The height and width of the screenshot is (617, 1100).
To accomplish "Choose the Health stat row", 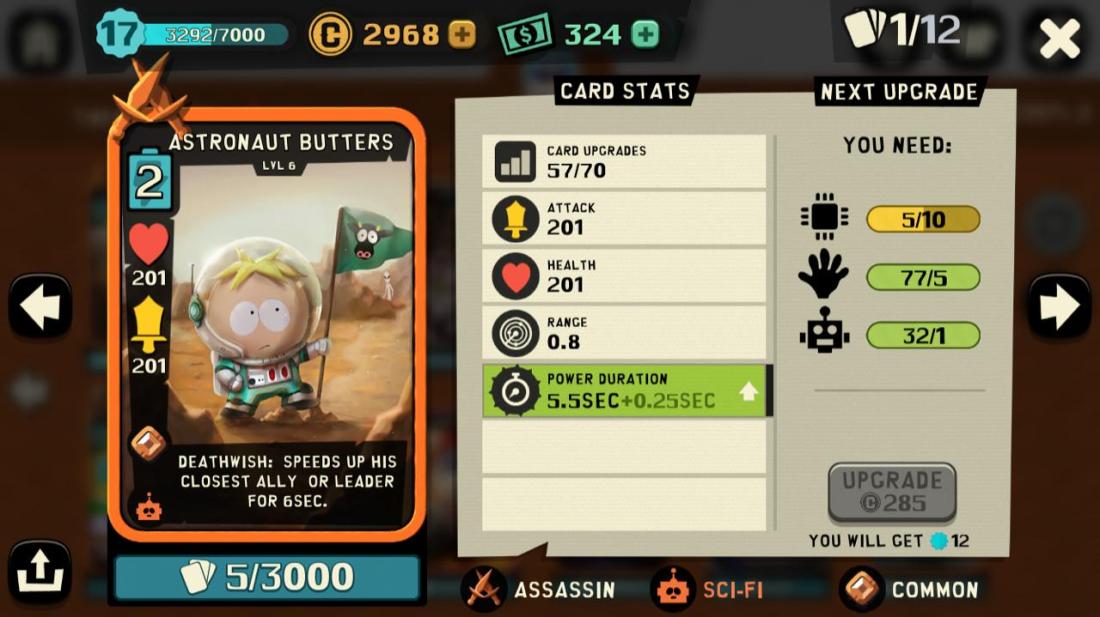I will 626,276.
